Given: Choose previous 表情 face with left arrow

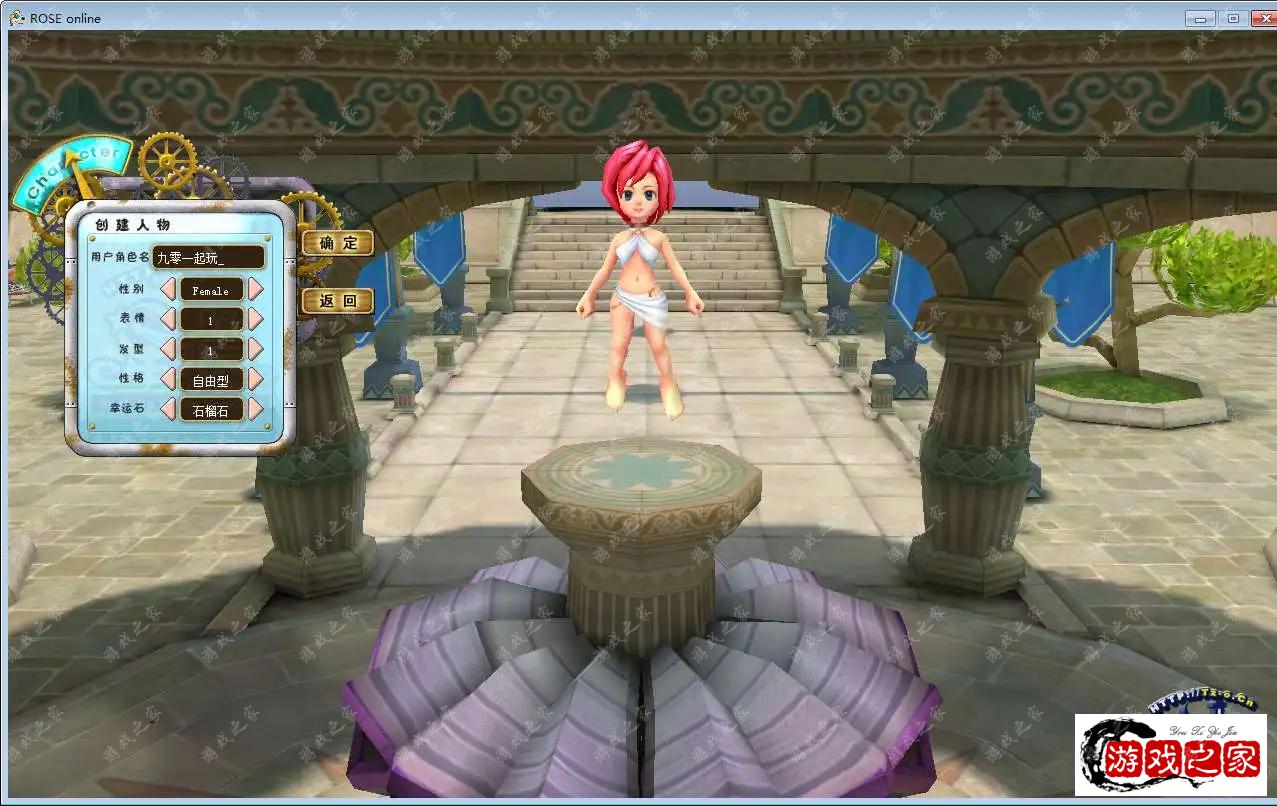Looking at the screenshot, I should 168,320.
